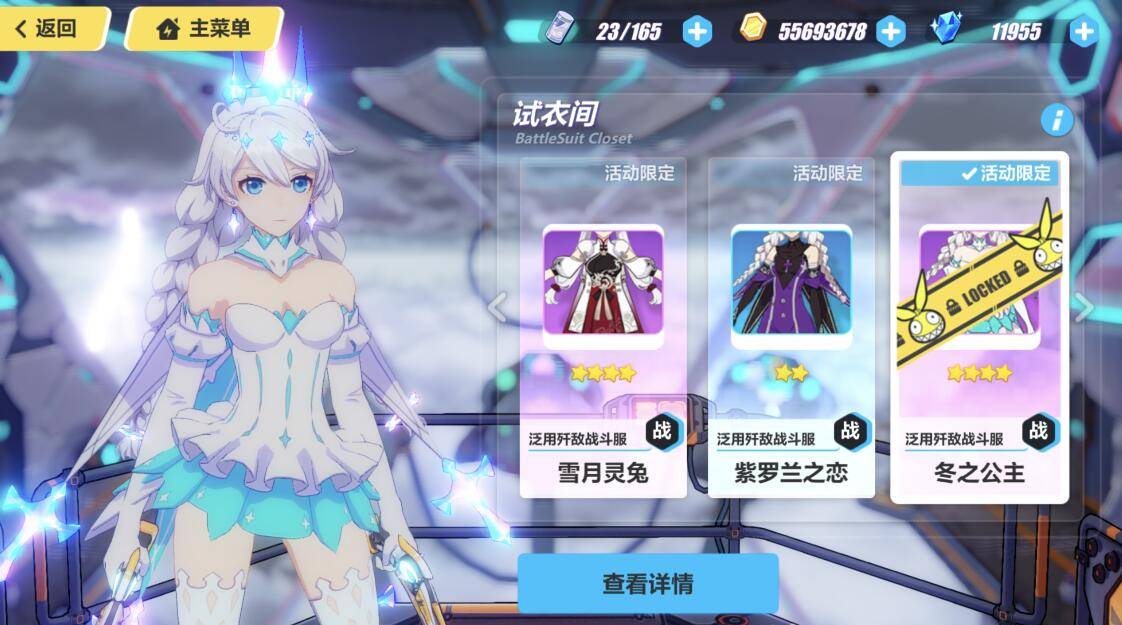Show next outfits with right arrow

(1085, 306)
